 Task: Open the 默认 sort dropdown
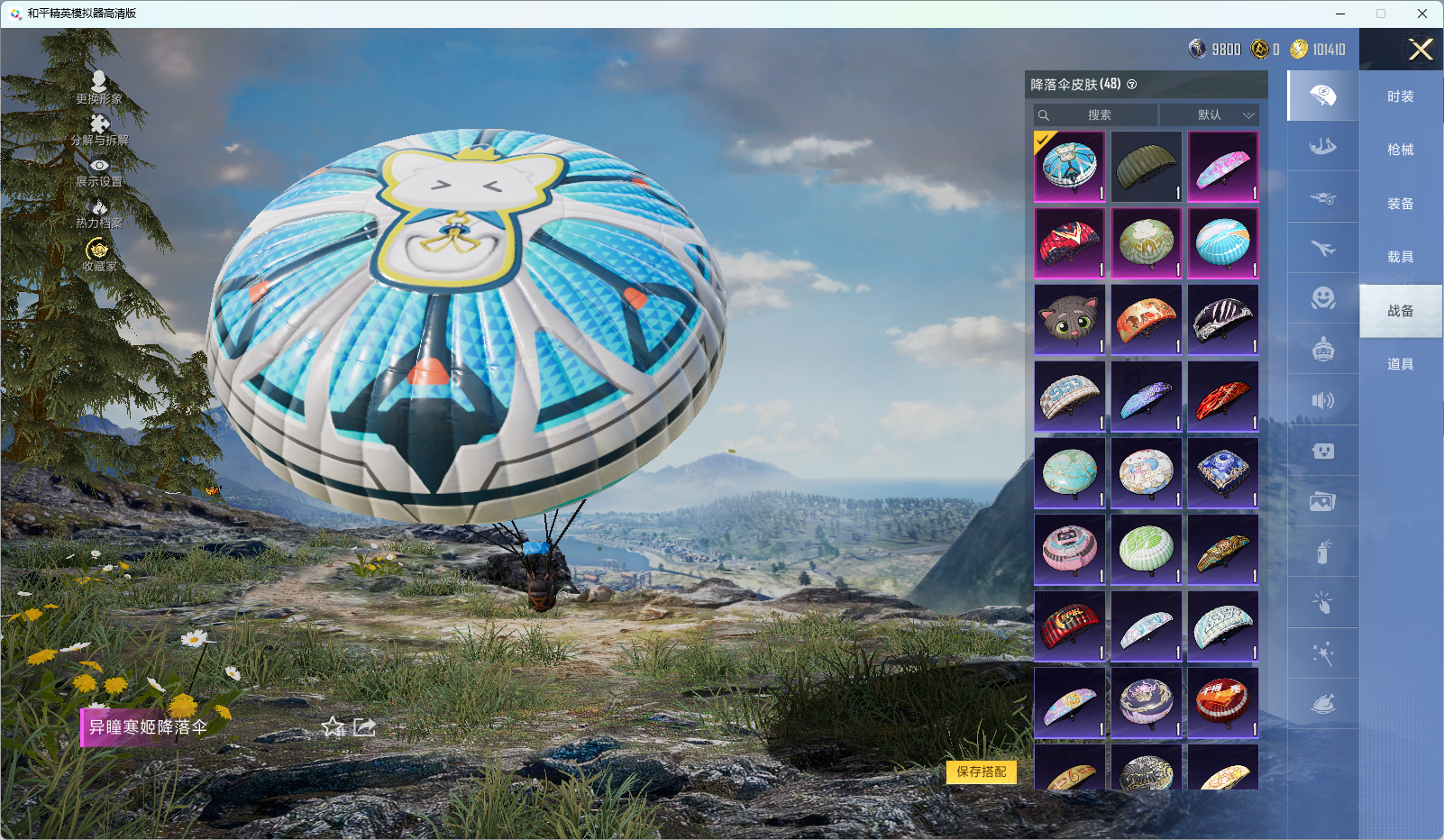(1209, 115)
